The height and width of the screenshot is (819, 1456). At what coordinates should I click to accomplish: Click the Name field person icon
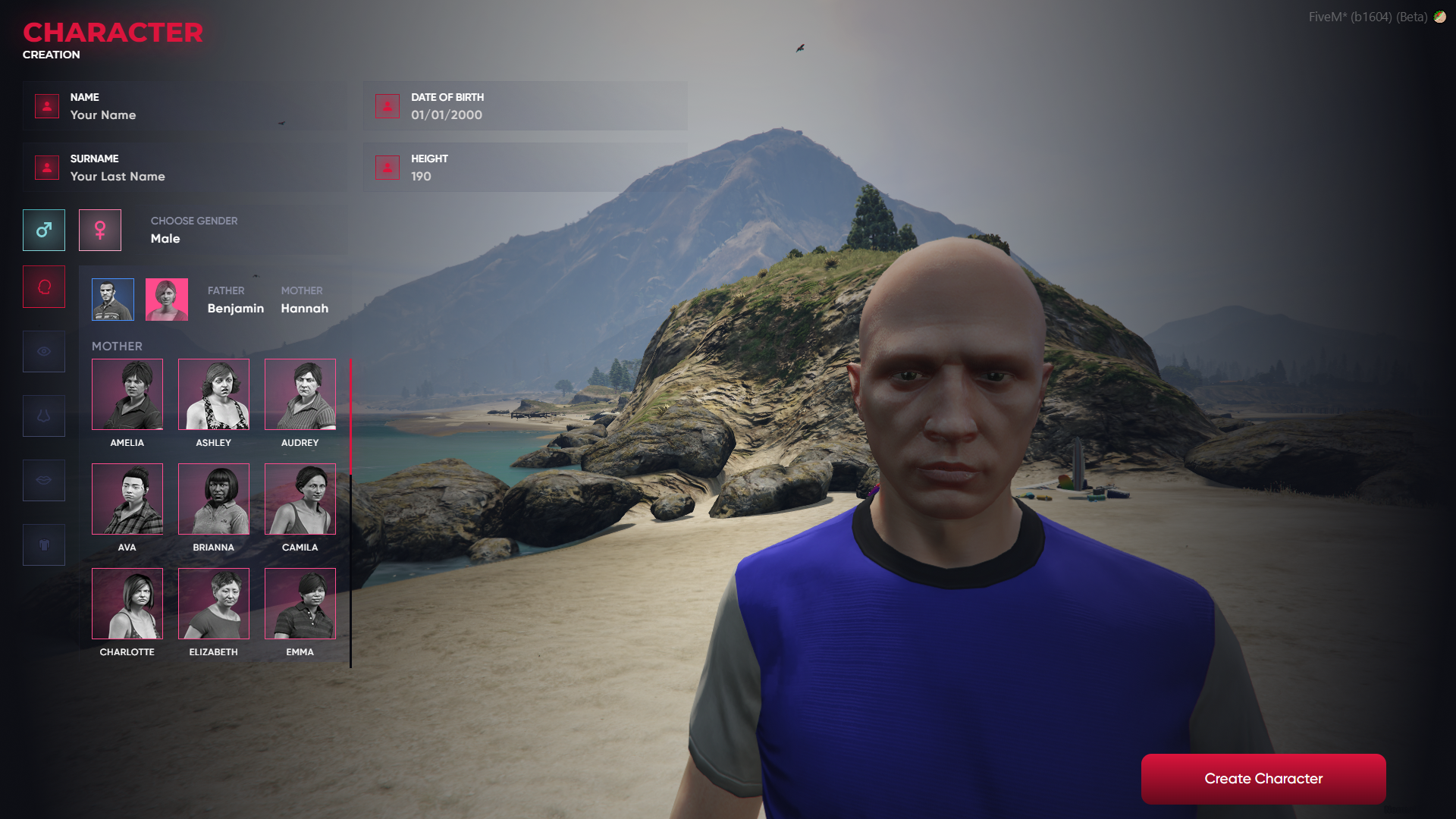[x=46, y=106]
